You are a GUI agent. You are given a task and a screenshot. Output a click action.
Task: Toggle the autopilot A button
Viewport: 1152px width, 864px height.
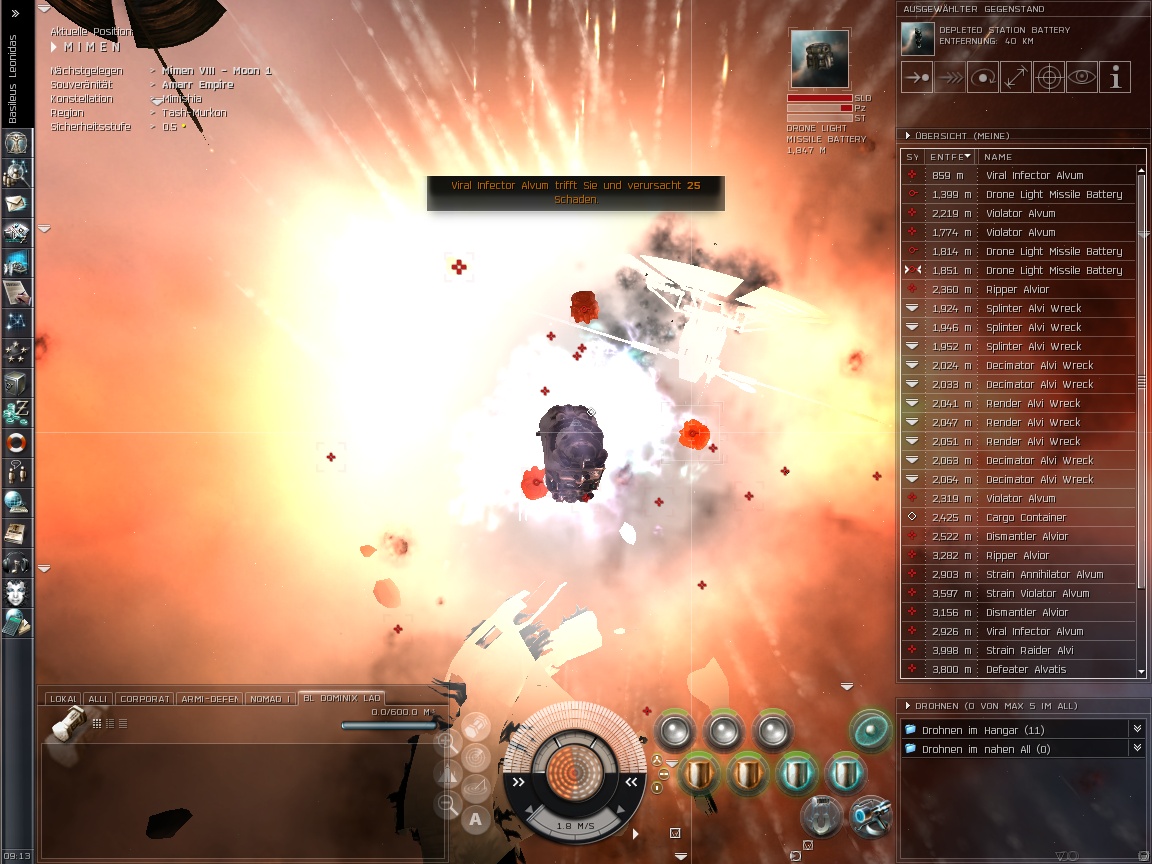pyautogui.click(x=476, y=820)
